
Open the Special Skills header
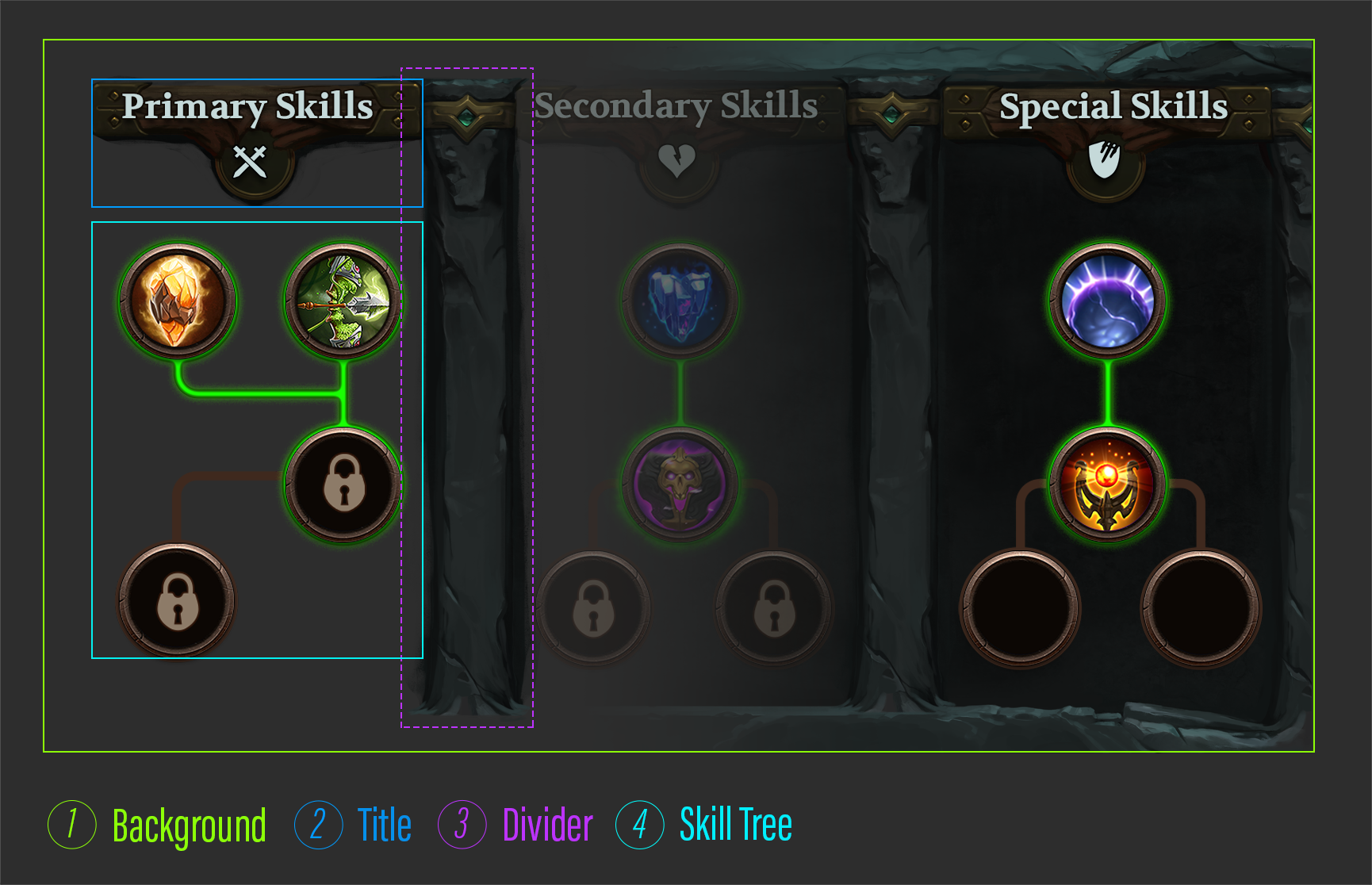(1113, 106)
